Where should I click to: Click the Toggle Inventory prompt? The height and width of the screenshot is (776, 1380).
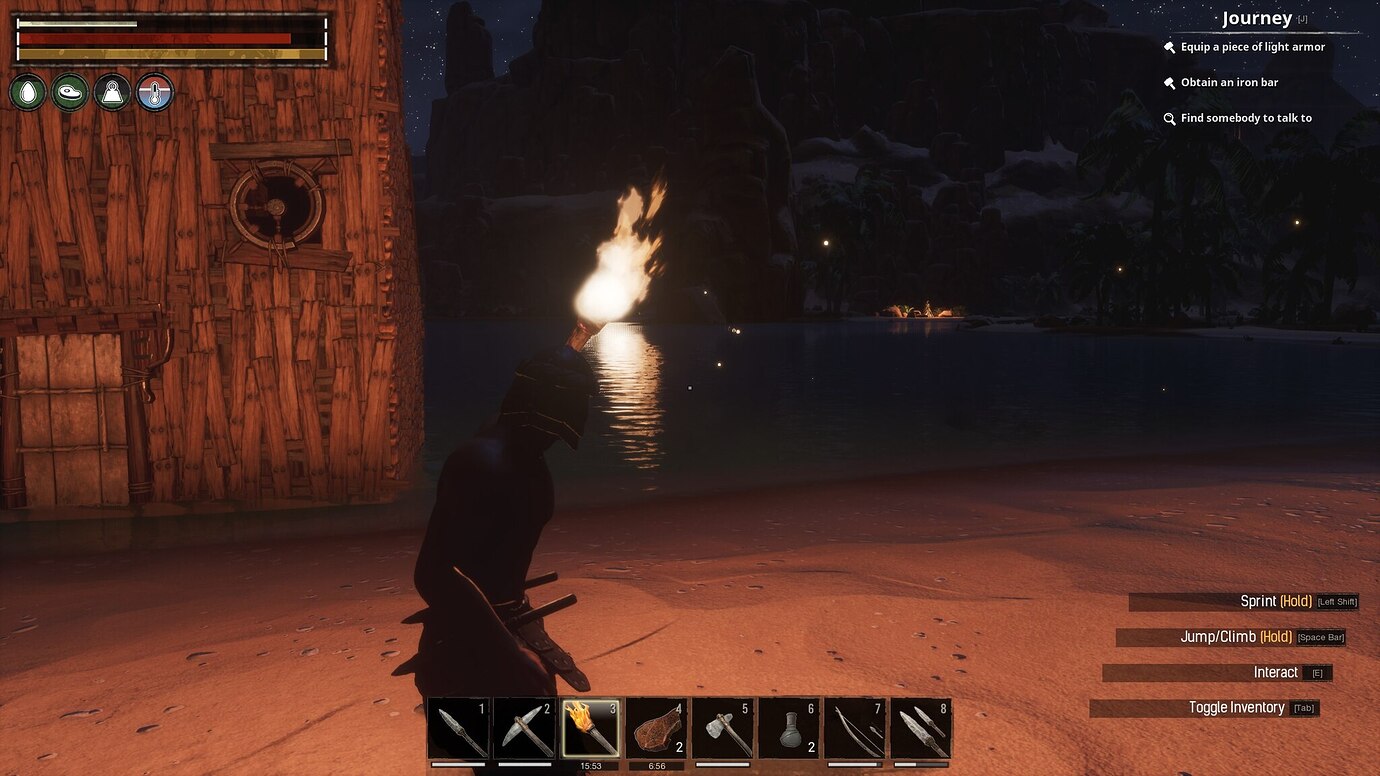click(1237, 707)
